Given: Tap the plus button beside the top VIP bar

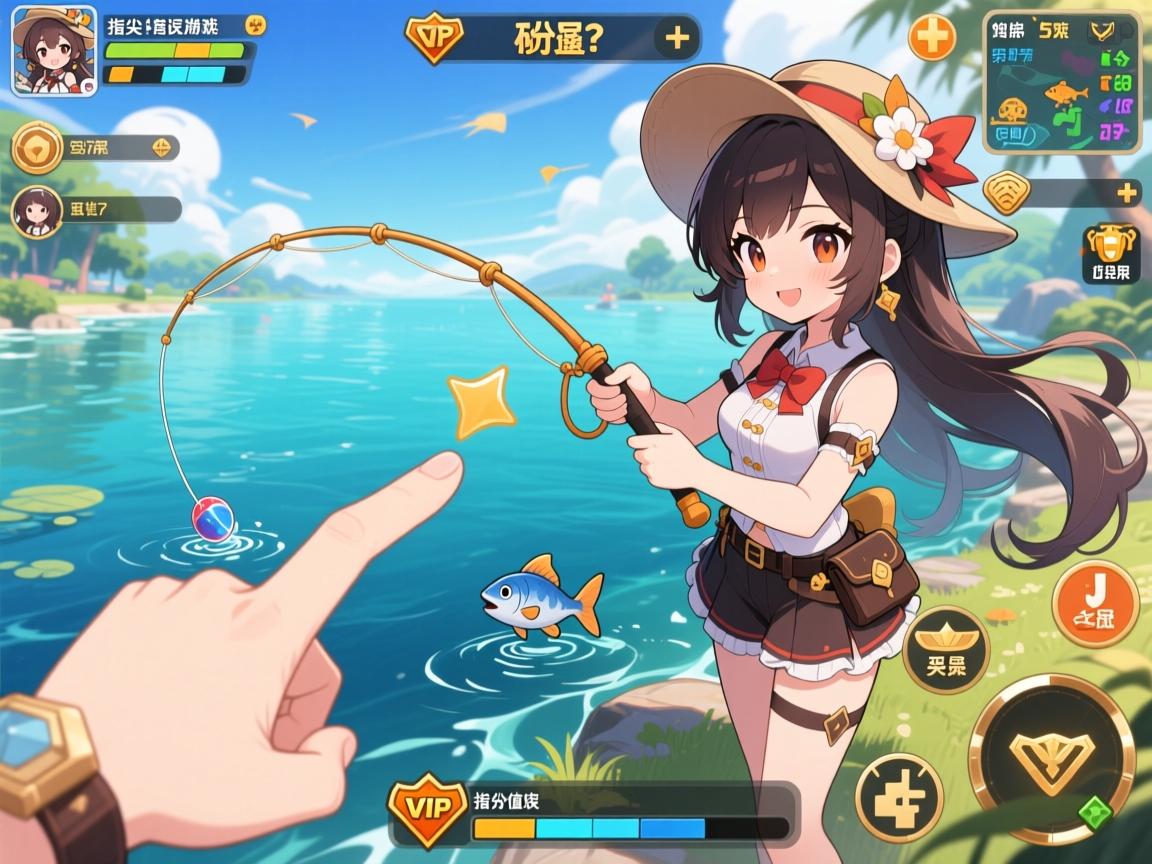Looking at the screenshot, I should (677, 38).
